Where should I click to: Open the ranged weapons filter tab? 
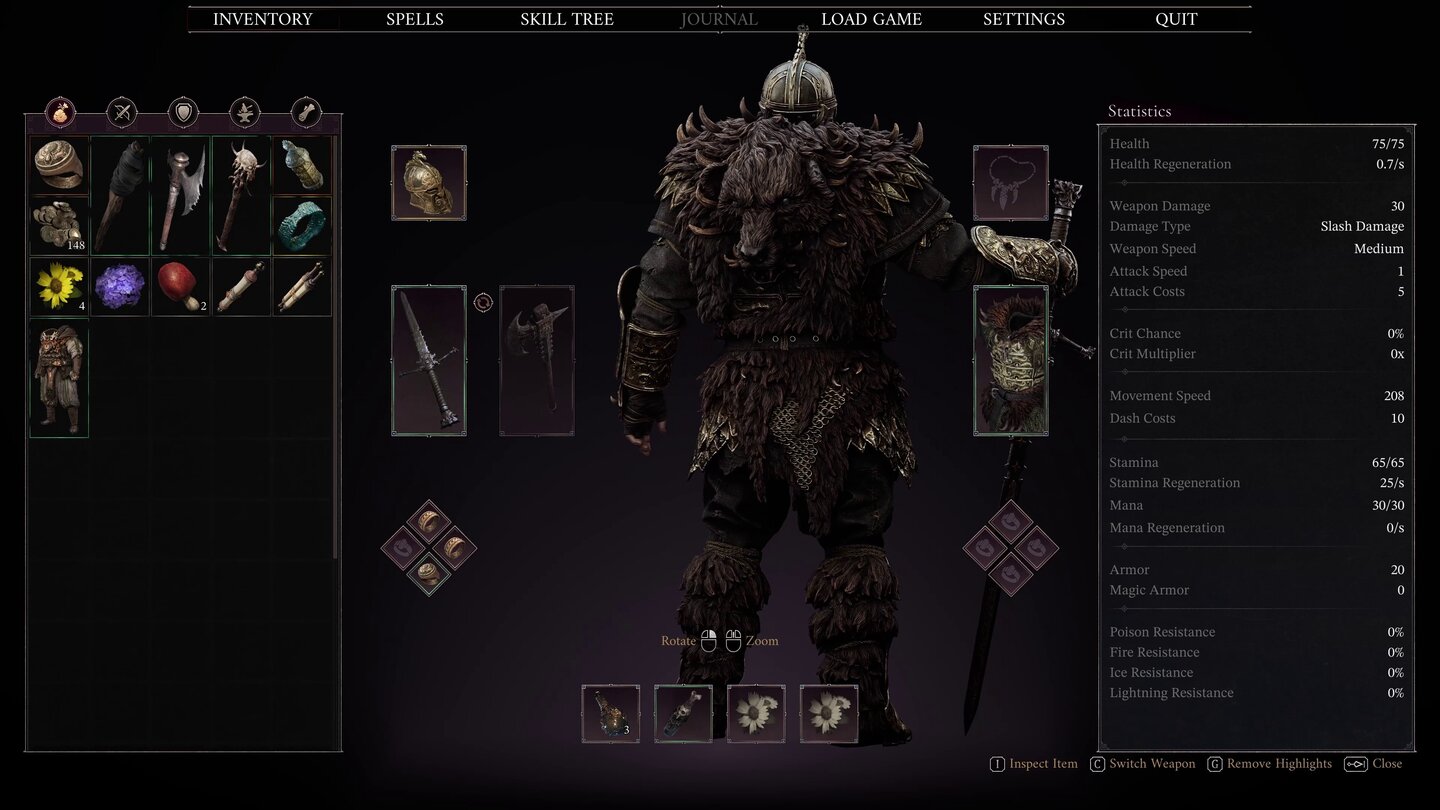(x=121, y=112)
